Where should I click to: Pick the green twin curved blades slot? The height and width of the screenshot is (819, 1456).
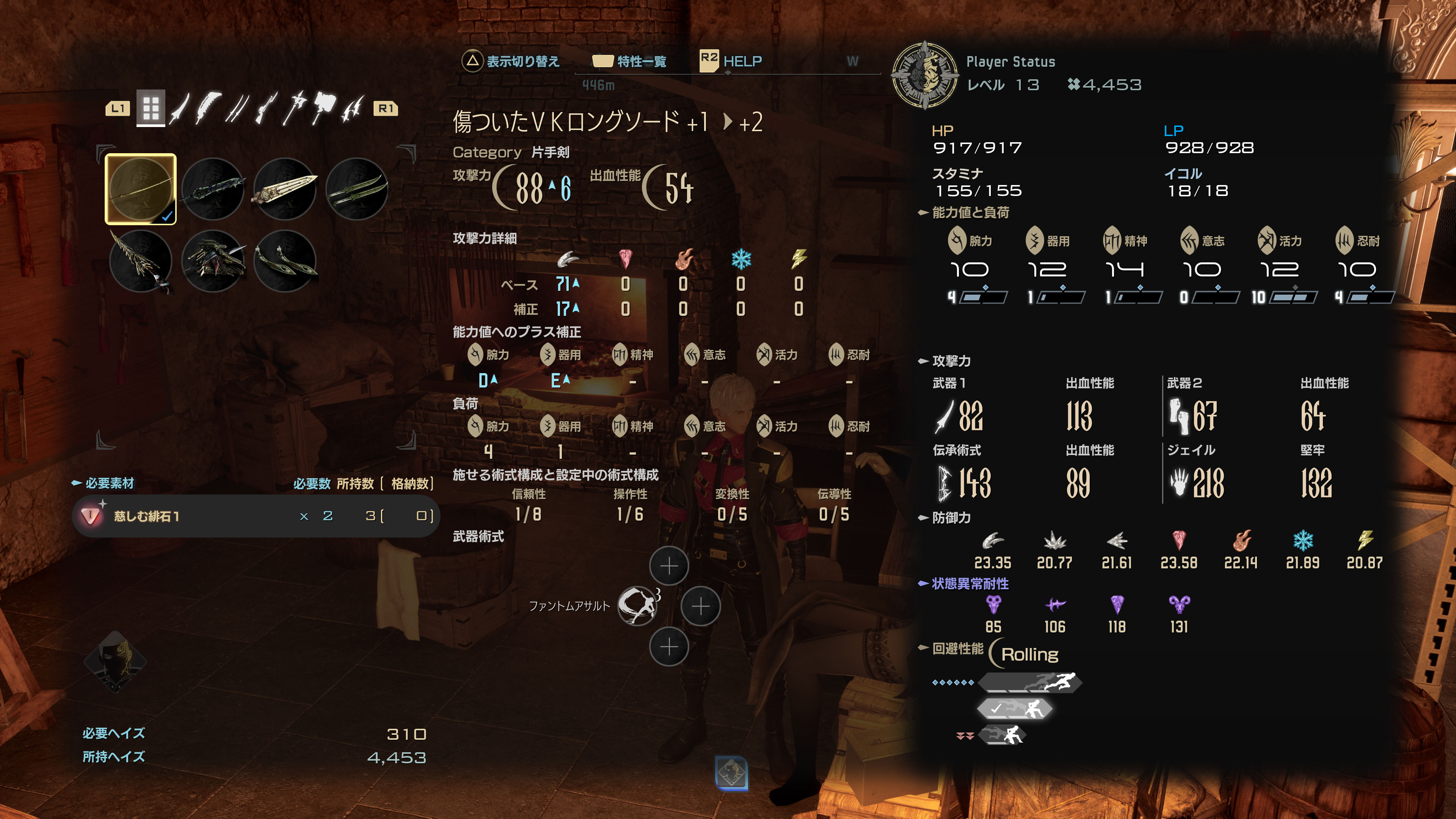pyautogui.click(x=357, y=189)
